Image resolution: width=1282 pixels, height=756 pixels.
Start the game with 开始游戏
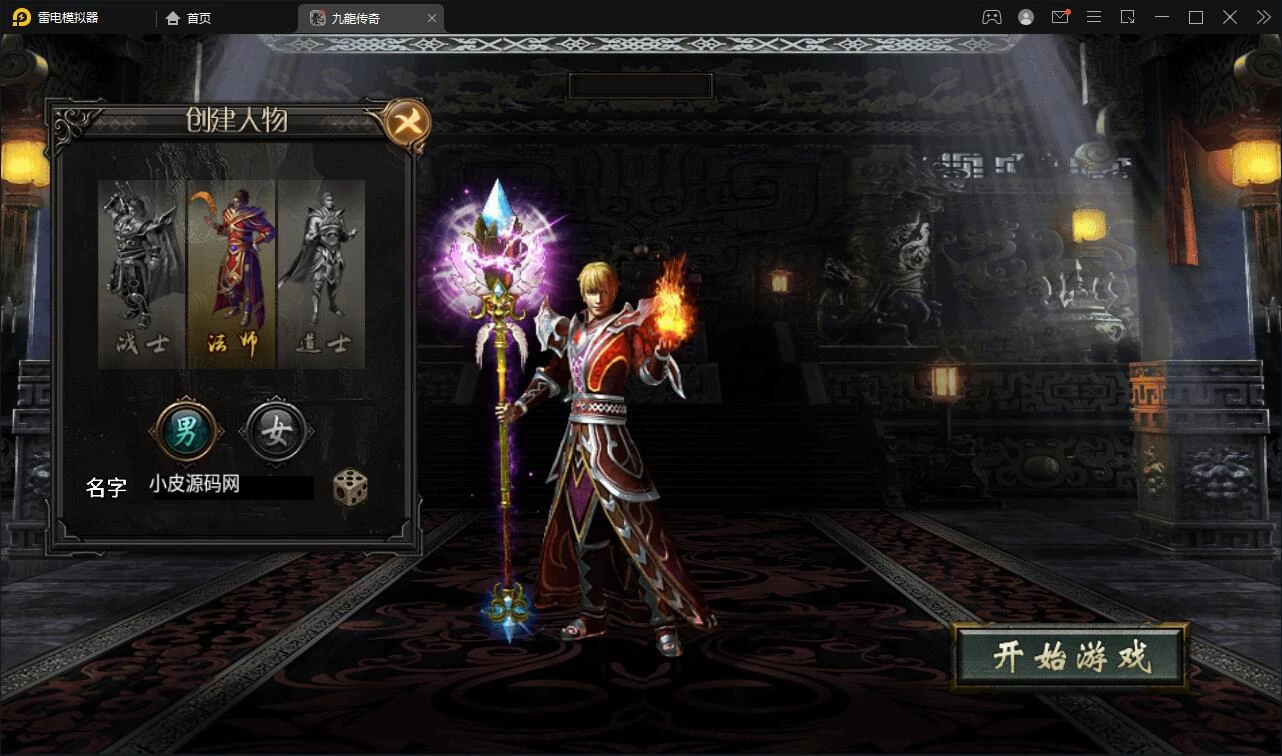(1070, 657)
